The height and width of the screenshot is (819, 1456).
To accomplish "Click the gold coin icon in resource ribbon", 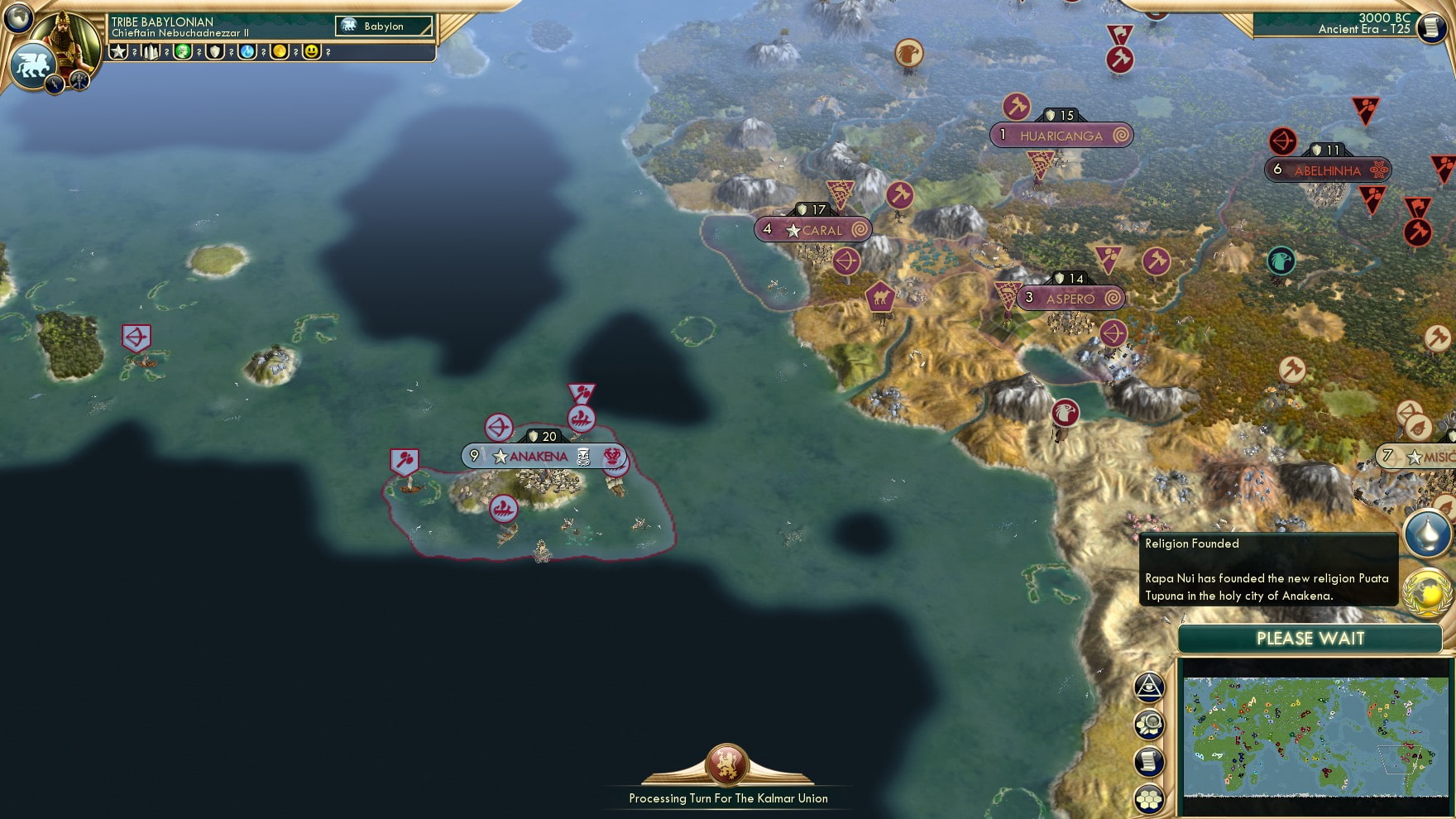I will (279, 52).
